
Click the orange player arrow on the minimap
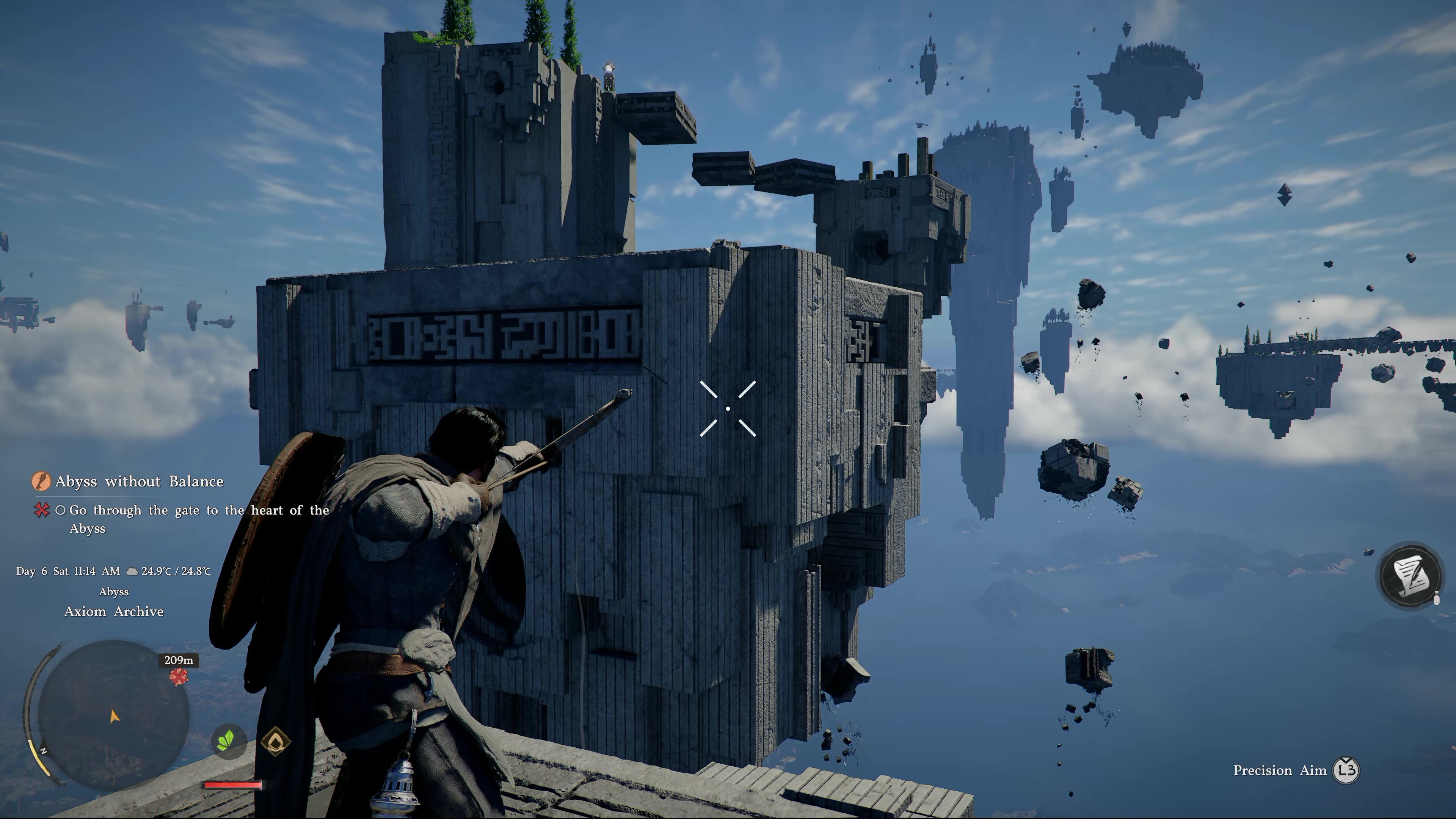(x=114, y=717)
